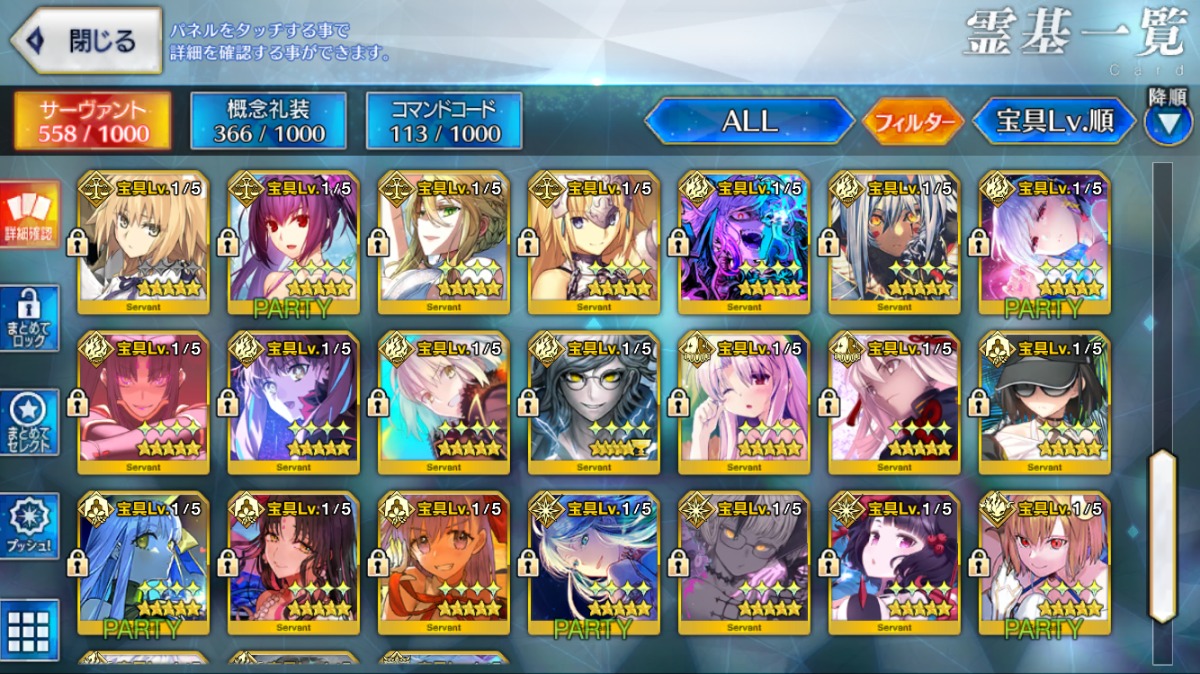
Task: Activate まとめてセレクト bulk select
Action: tap(29, 421)
